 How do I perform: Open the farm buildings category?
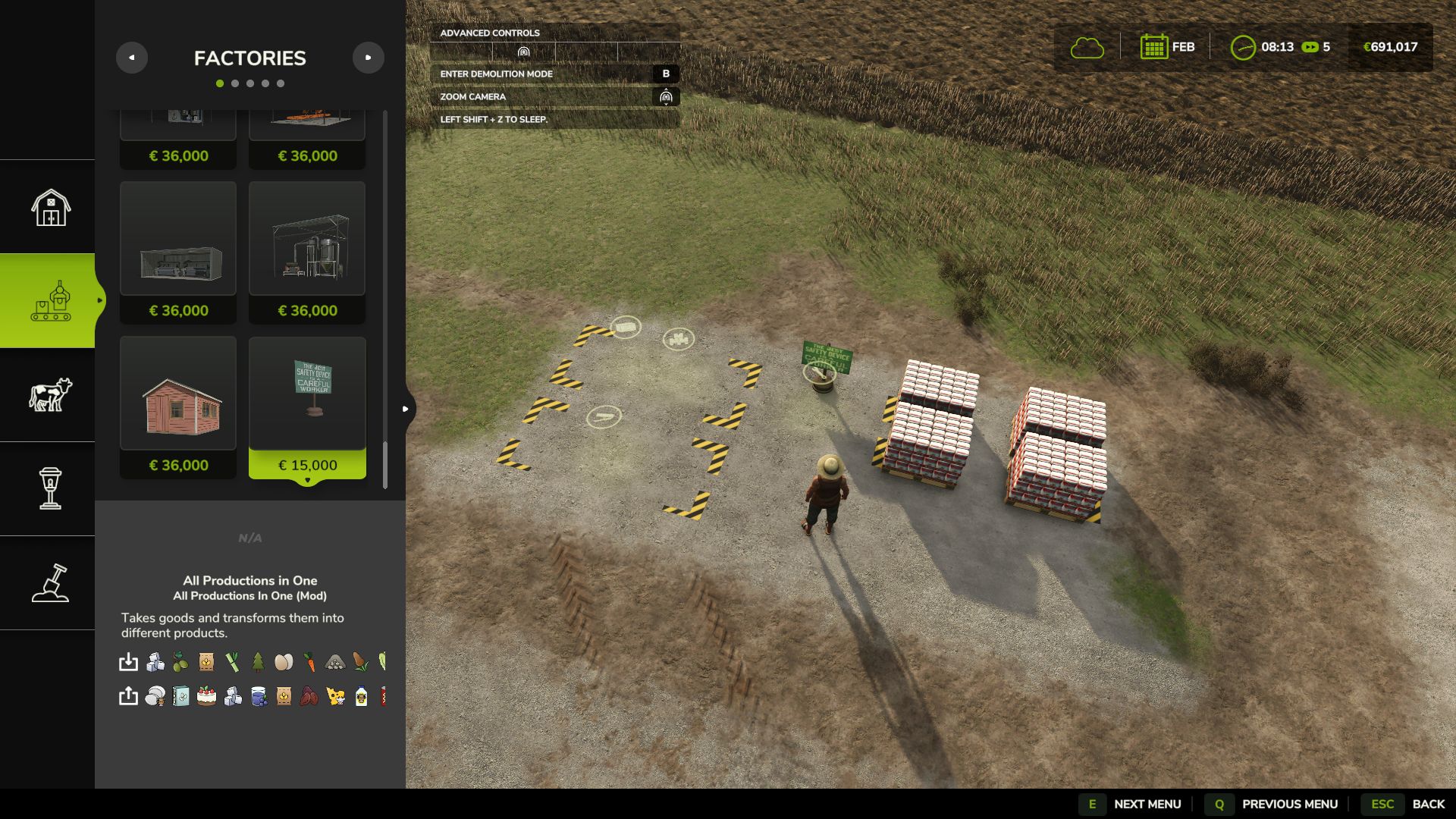pyautogui.click(x=50, y=207)
